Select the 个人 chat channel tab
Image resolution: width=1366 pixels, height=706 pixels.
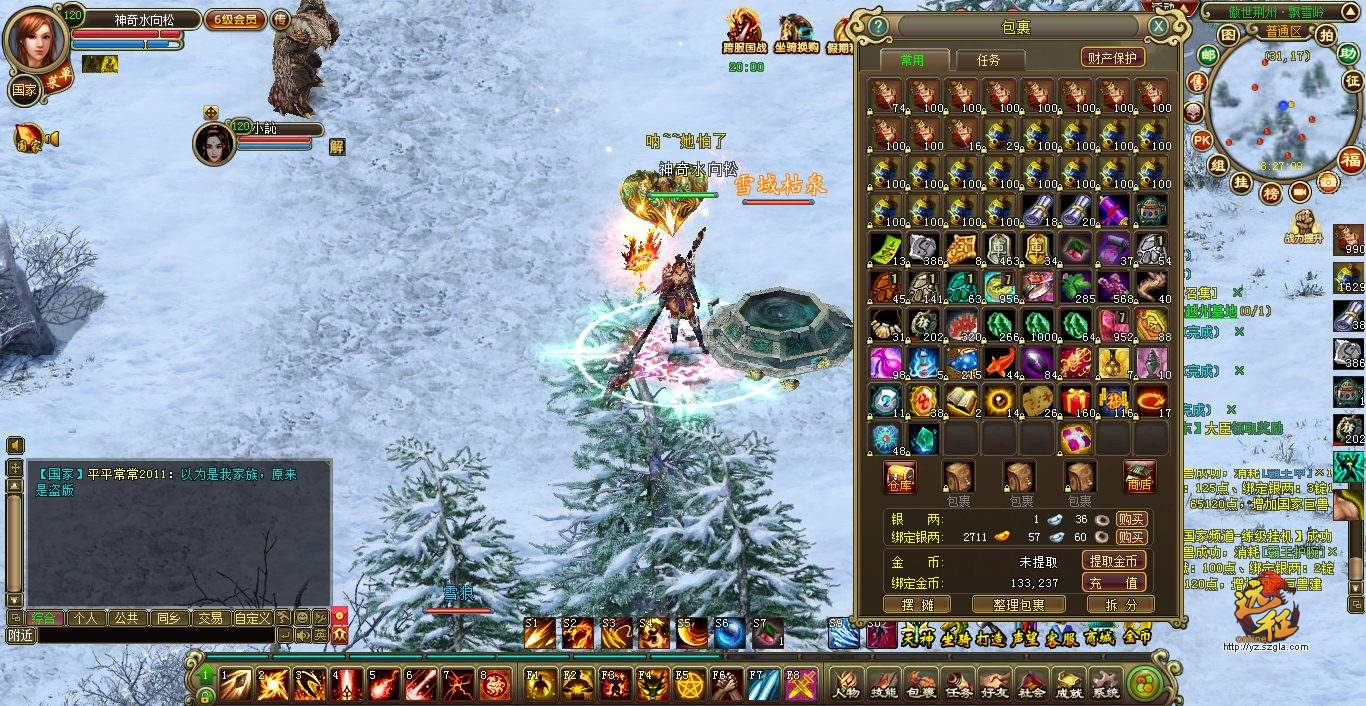click(85, 618)
